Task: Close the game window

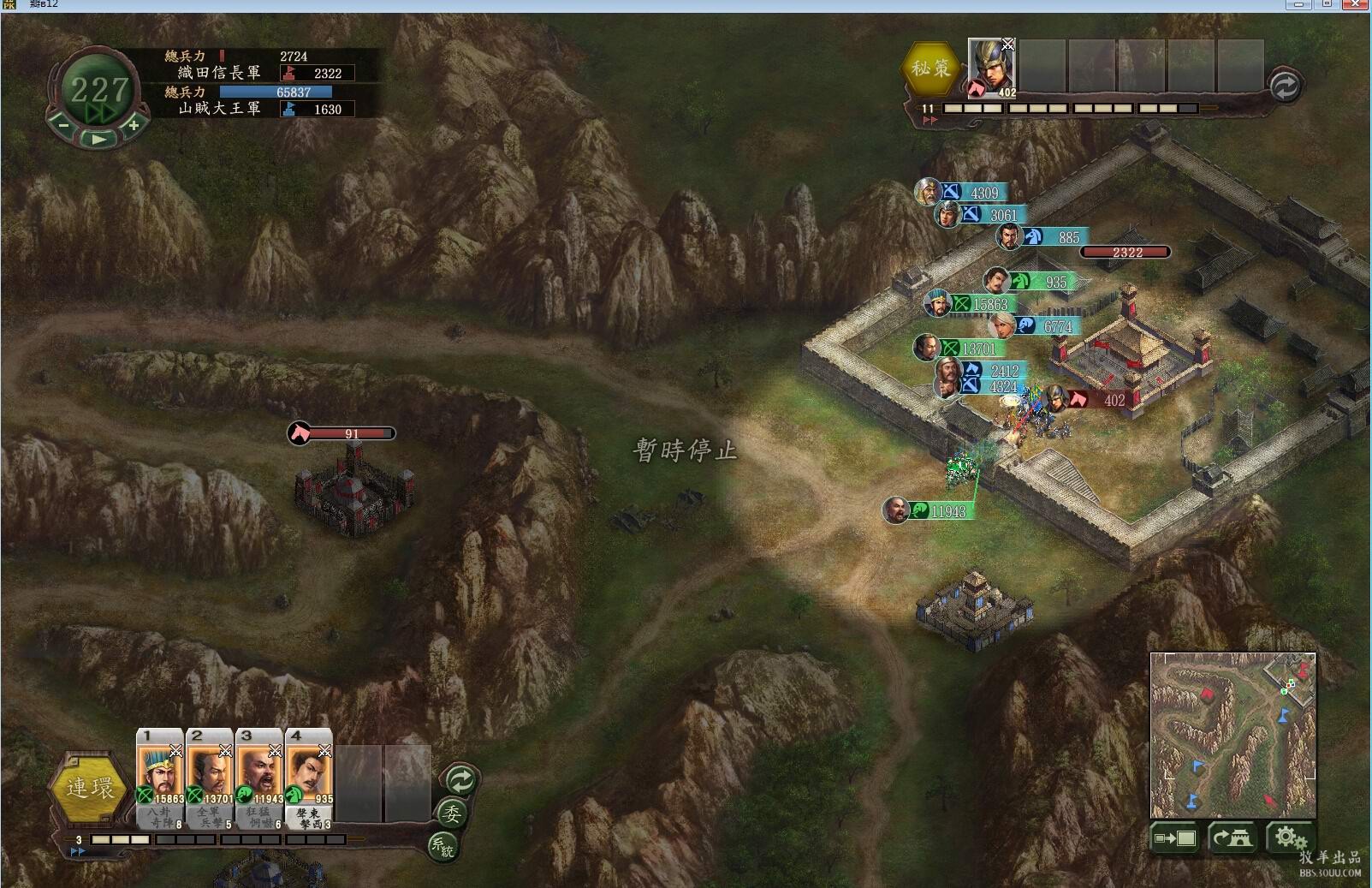Action: pos(1356,4)
